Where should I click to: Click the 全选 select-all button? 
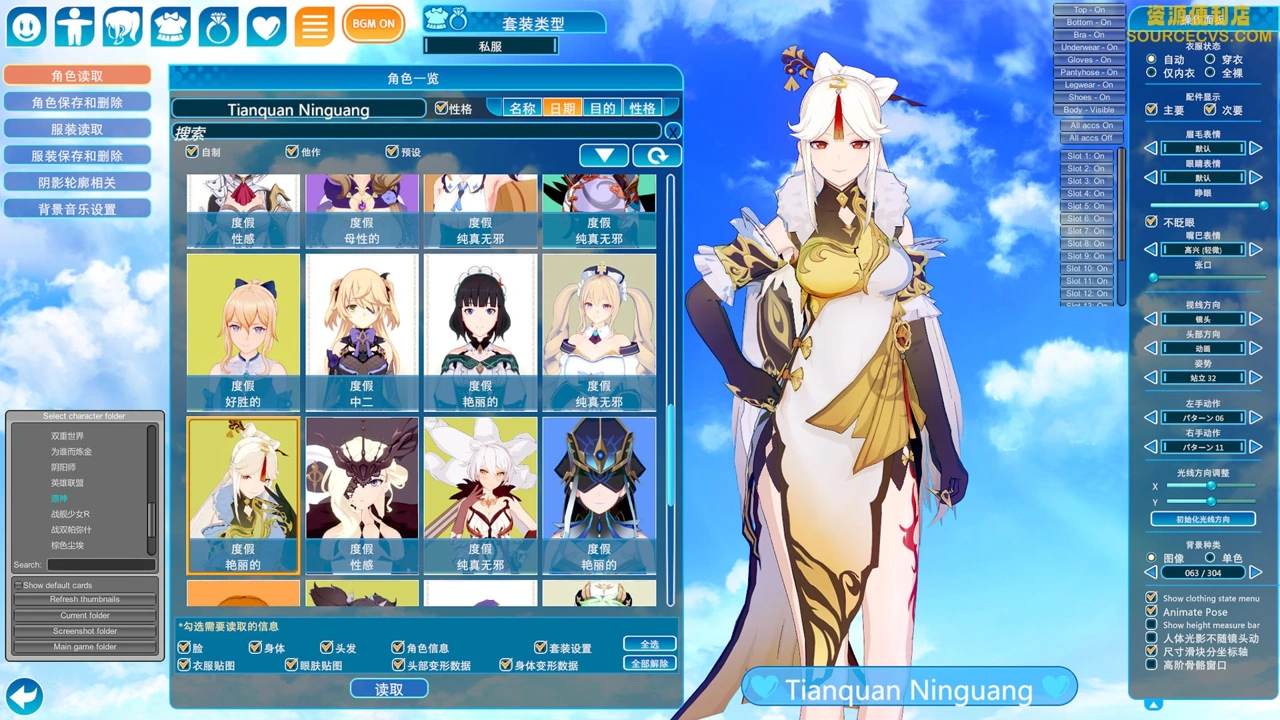pyautogui.click(x=649, y=644)
